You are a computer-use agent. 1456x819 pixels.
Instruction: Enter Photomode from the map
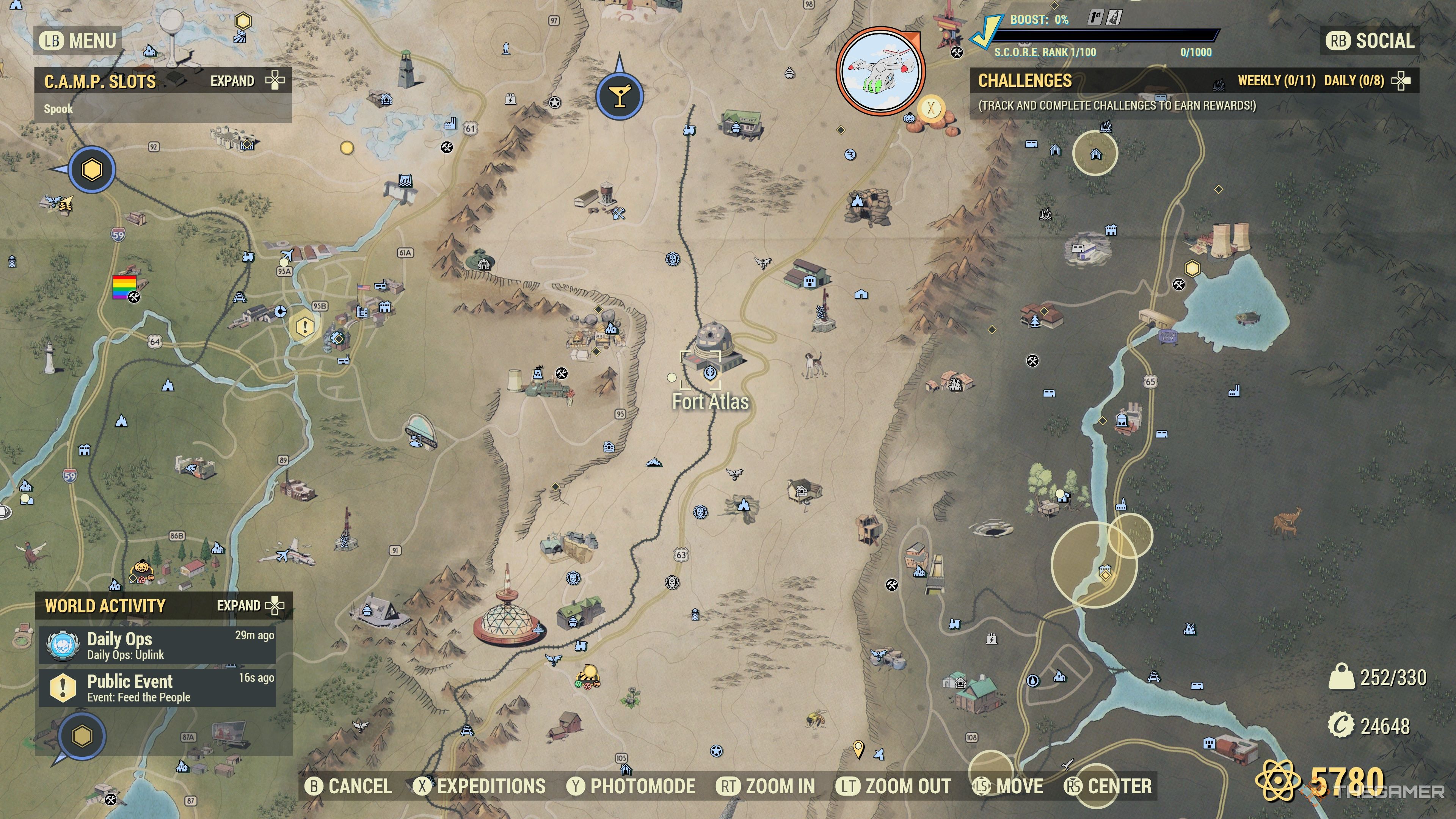click(x=632, y=786)
